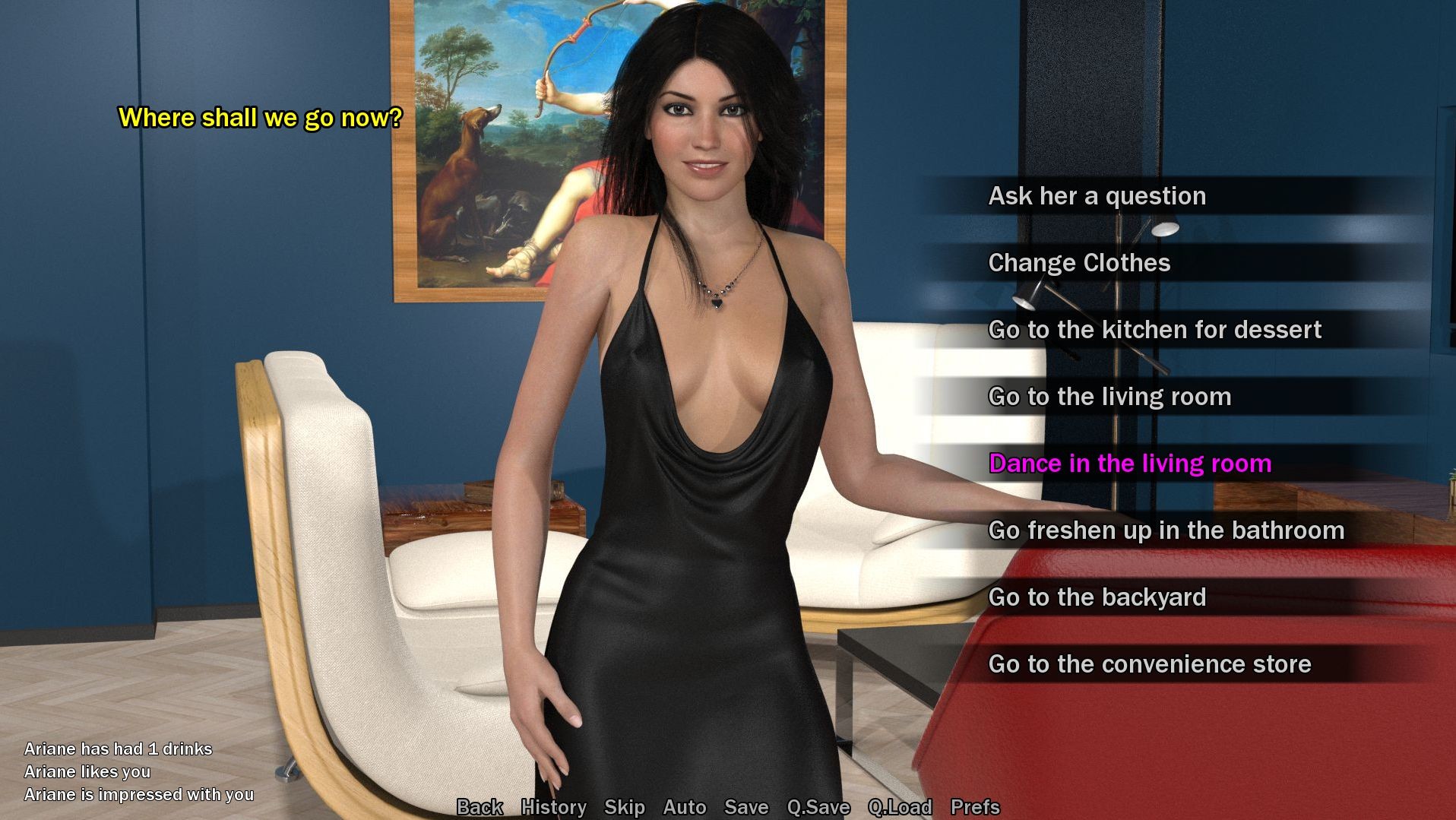
Task: Choose 'Go to the convenience store'
Action: tap(1149, 663)
